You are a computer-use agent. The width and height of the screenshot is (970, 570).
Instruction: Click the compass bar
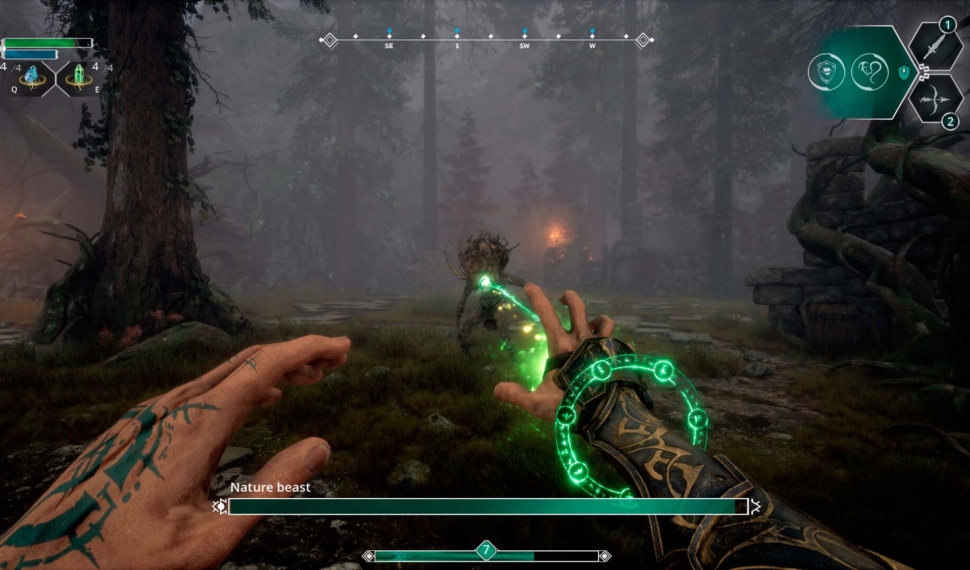click(x=486, y=40)
